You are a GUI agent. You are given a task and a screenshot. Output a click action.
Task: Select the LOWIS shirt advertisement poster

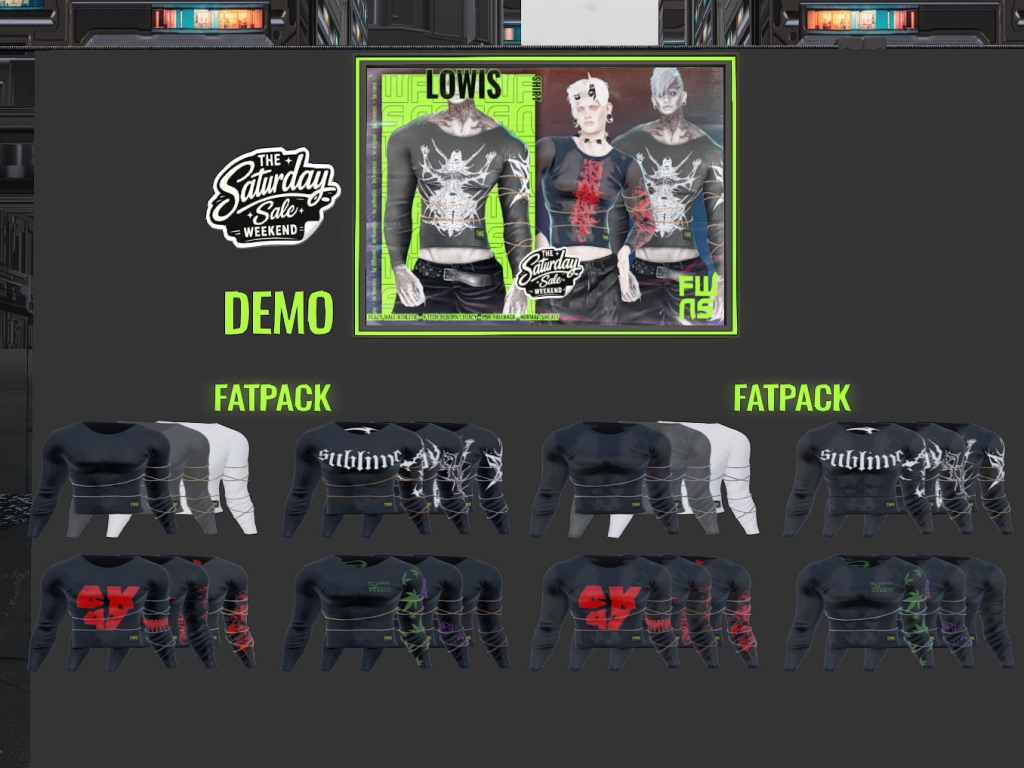point(545,195)
